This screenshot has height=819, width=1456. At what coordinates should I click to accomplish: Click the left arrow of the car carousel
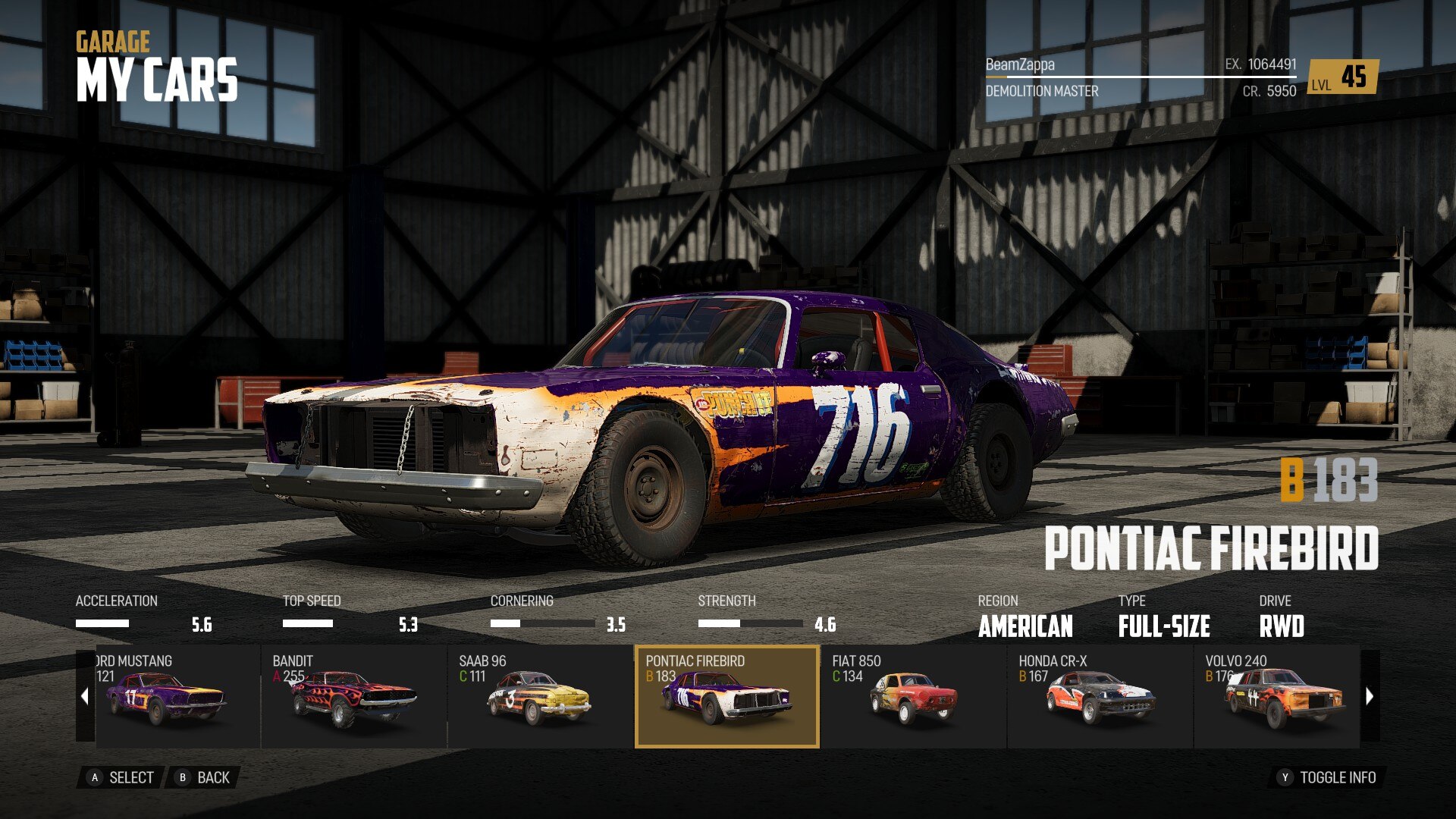point(85,696)
